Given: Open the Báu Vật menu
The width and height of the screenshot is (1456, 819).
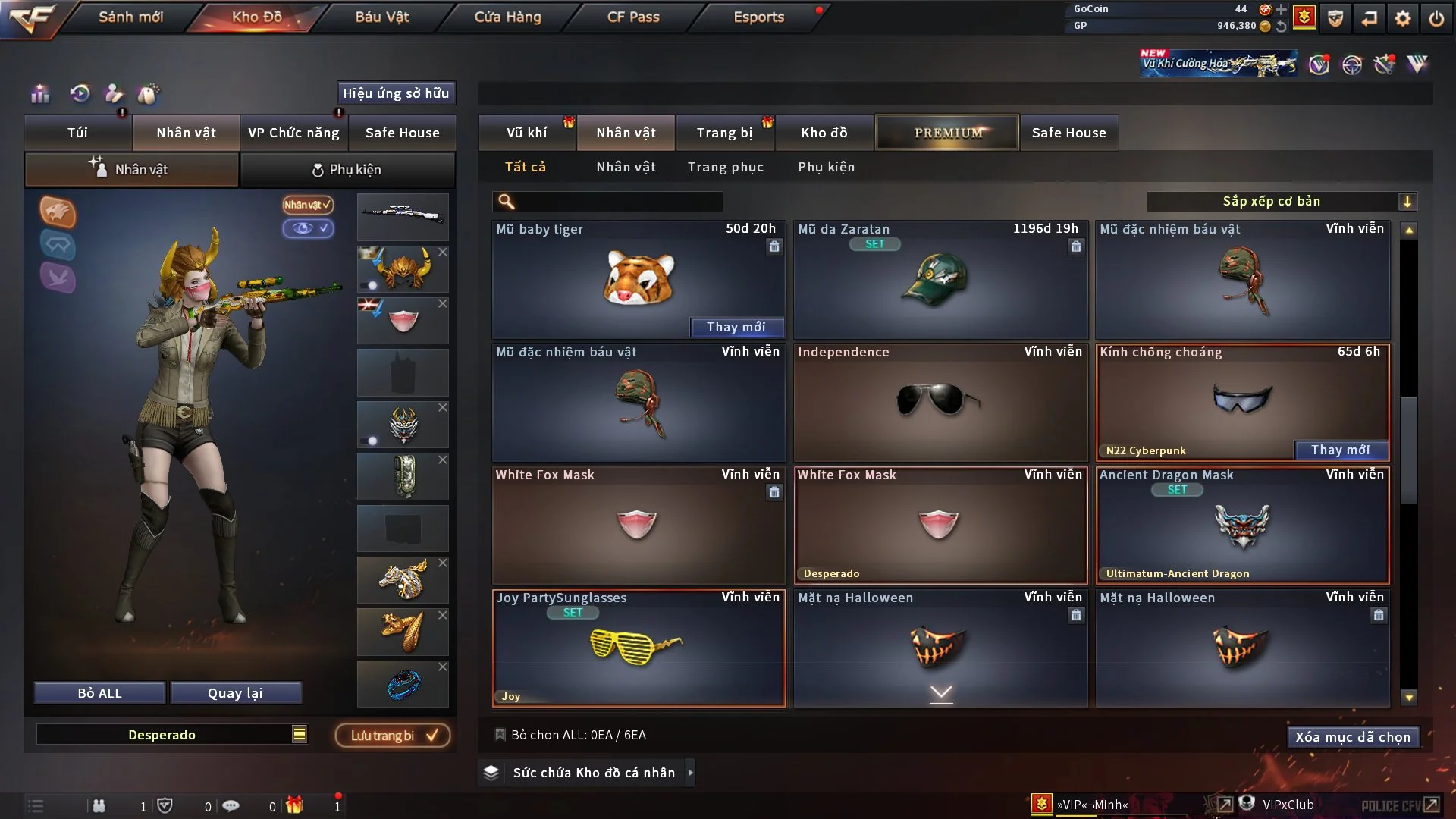Looking at the screenshot, I should [x=381, y=17].
